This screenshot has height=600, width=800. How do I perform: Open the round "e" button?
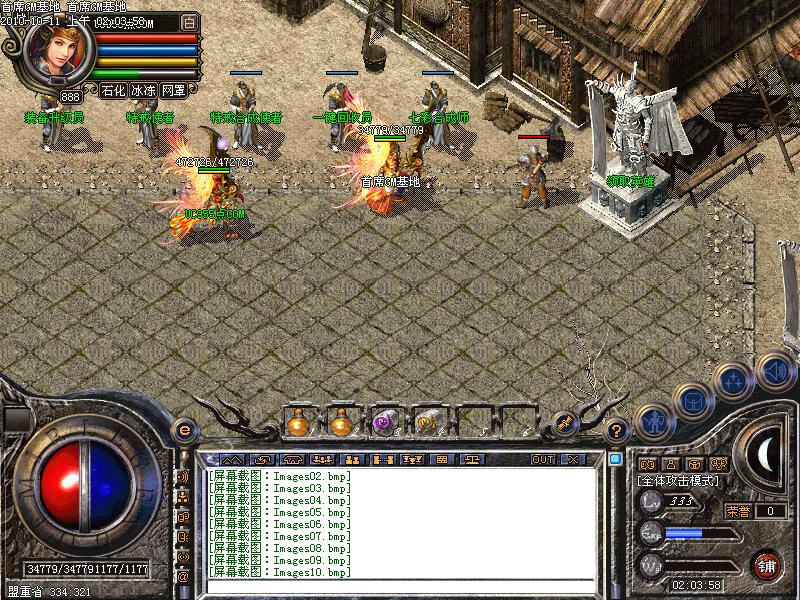(184, 430)
